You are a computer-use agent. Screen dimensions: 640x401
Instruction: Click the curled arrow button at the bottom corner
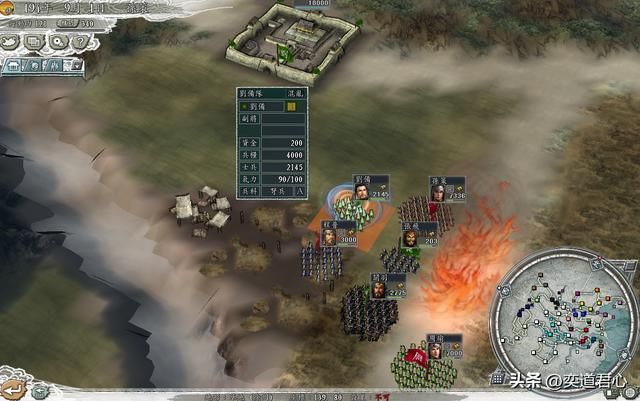[12, 388]
